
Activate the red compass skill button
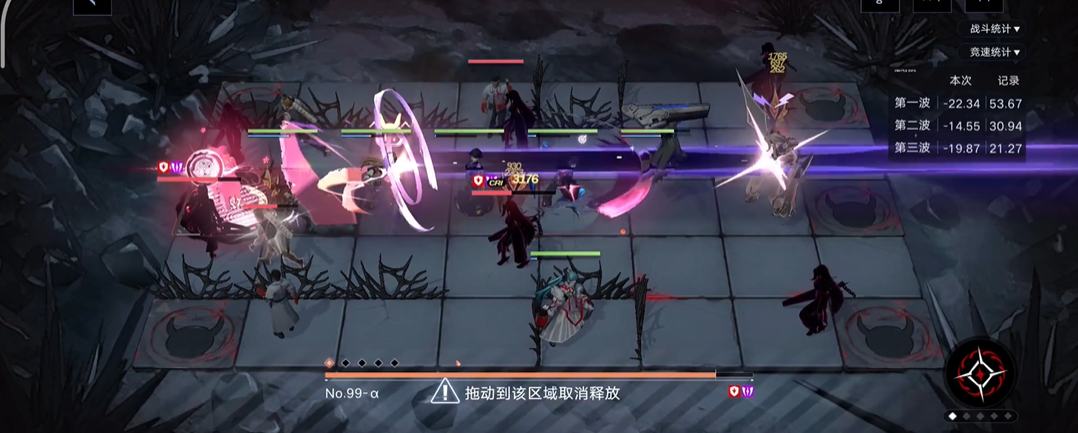coord(980,374)
